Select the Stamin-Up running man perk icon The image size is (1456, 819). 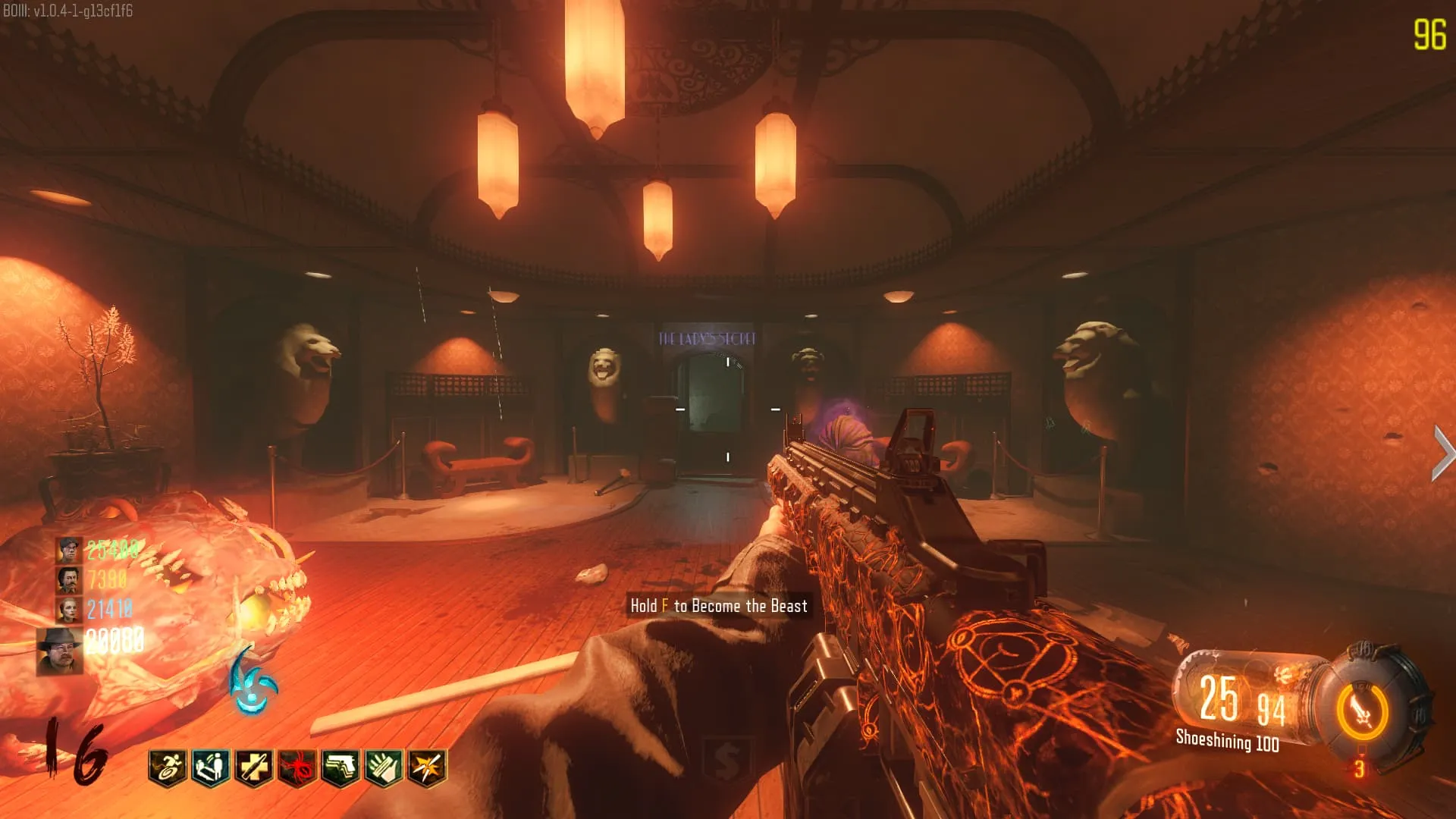click(168, 767)
